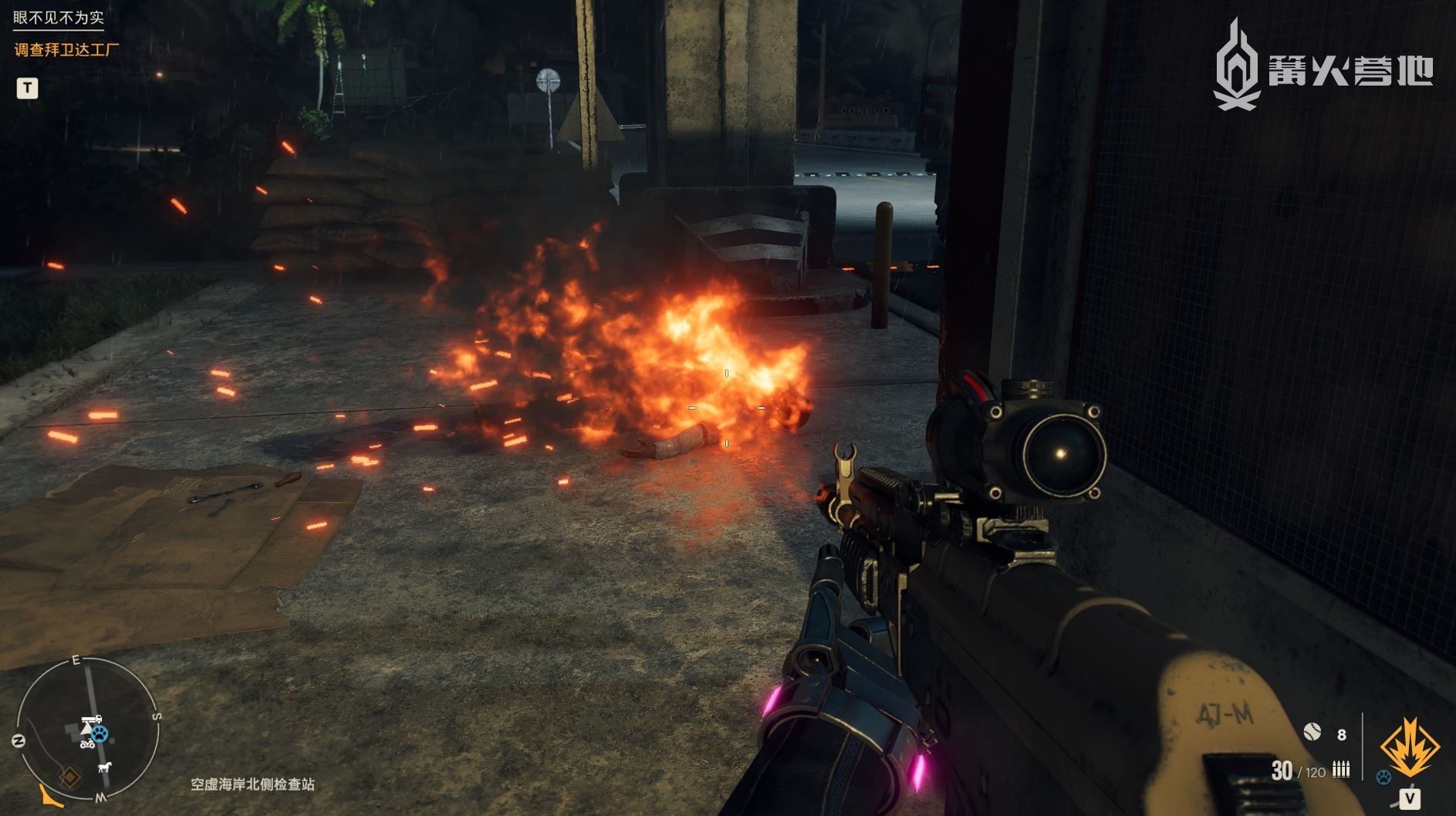The image size is (1456, 816).
Task: Select the motorcycle marker on minimap
Action: point(86,744)
